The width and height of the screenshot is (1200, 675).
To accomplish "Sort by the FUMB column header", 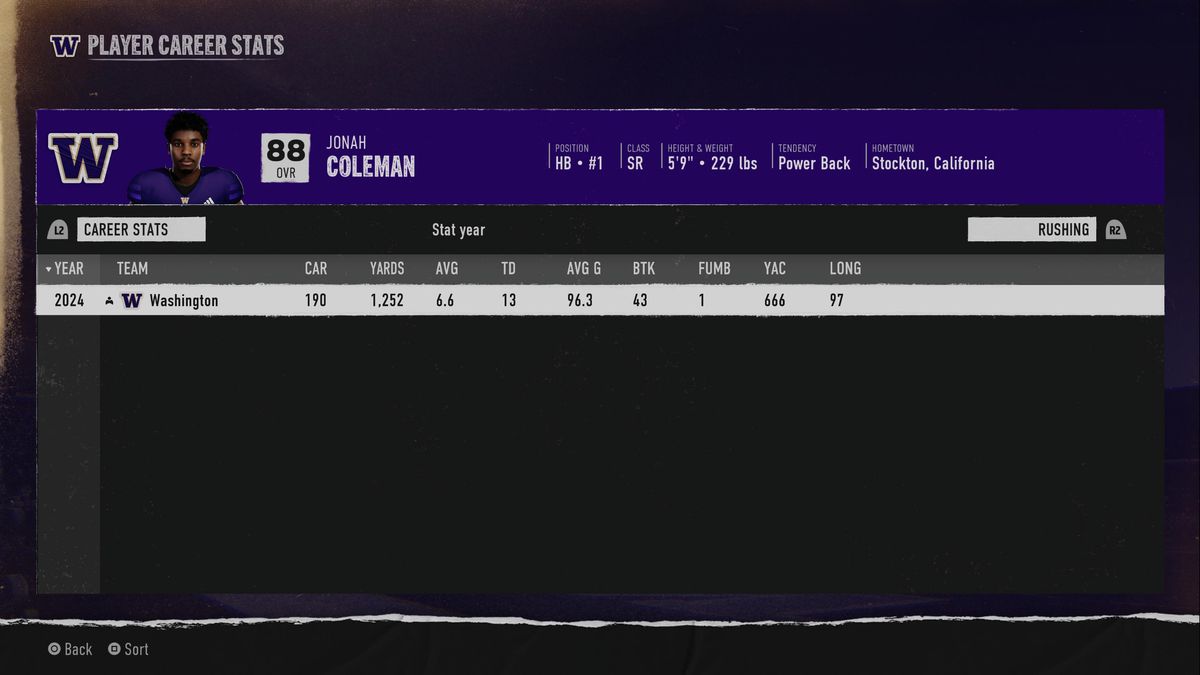I will click(x=714, y=268).
